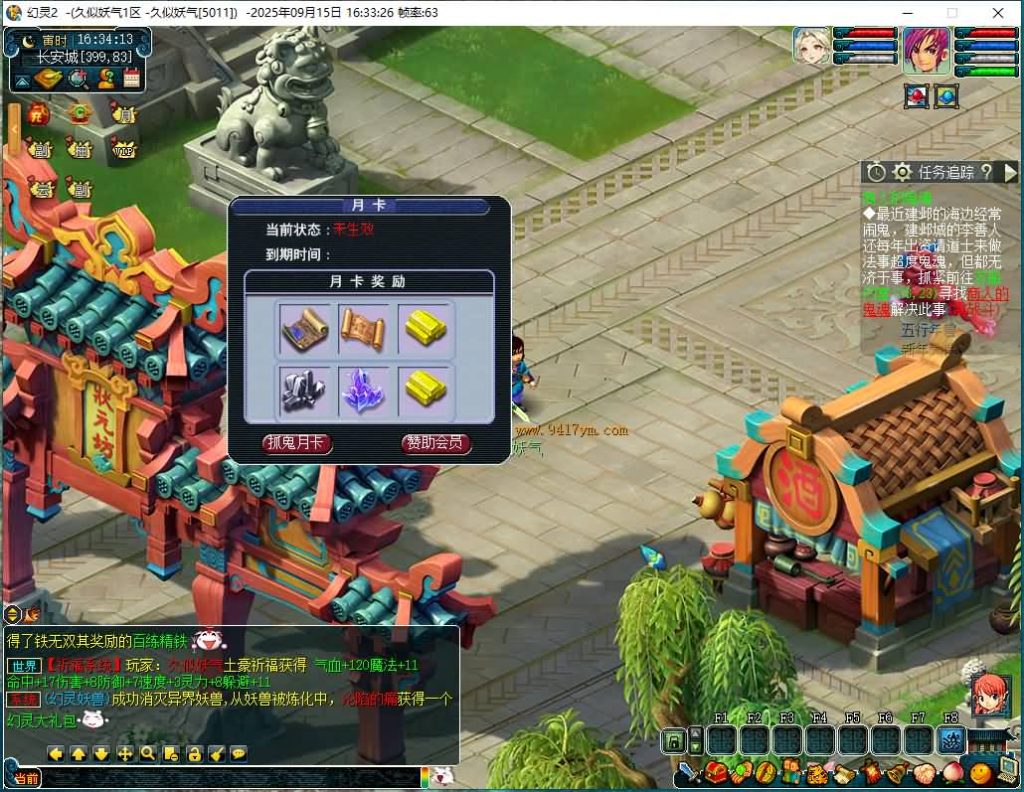
Task: Open the red treasure chest bag icon
Action: tap(714, 772)
